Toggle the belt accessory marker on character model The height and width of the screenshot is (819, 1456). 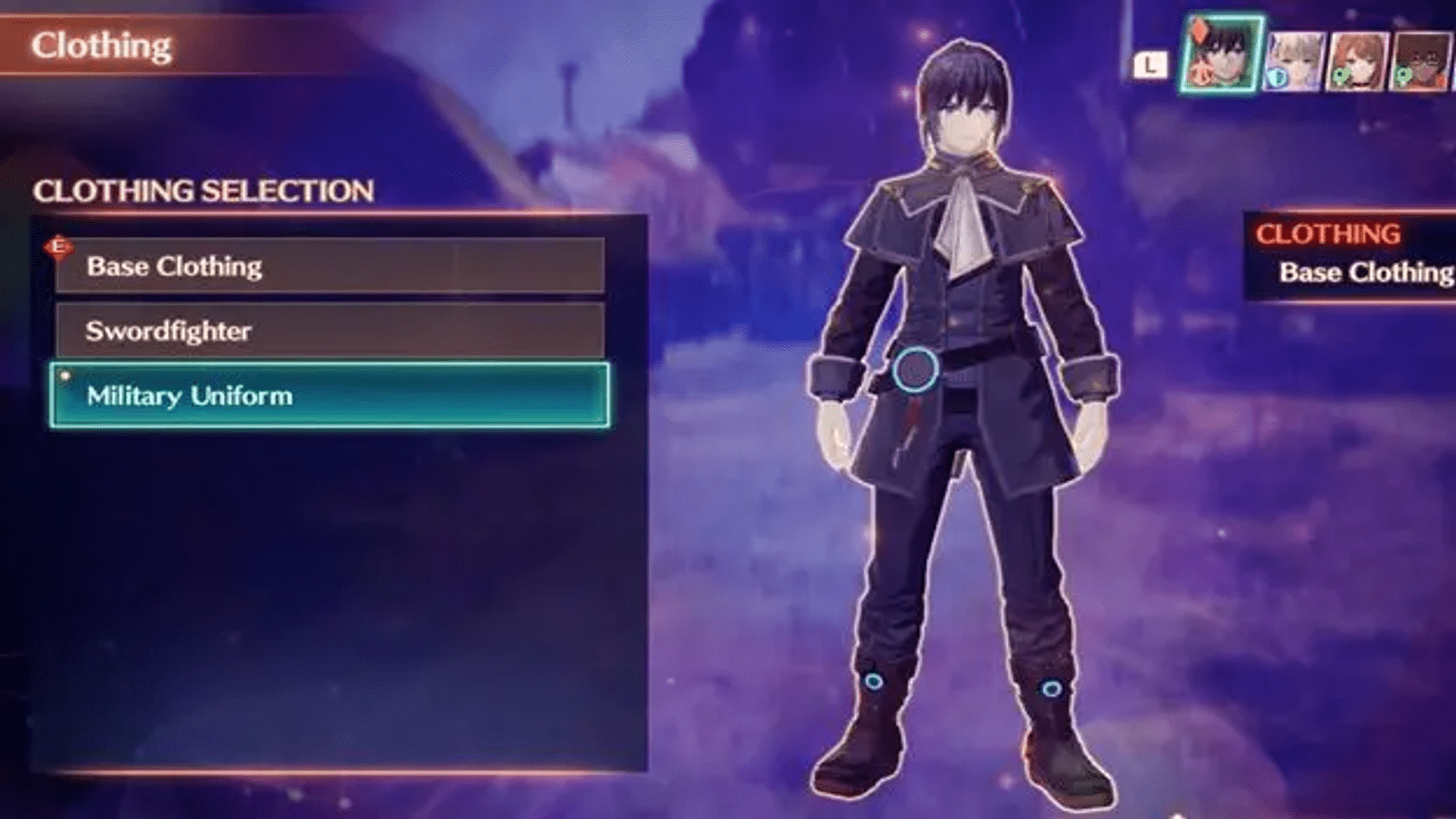tap(914, 369)
